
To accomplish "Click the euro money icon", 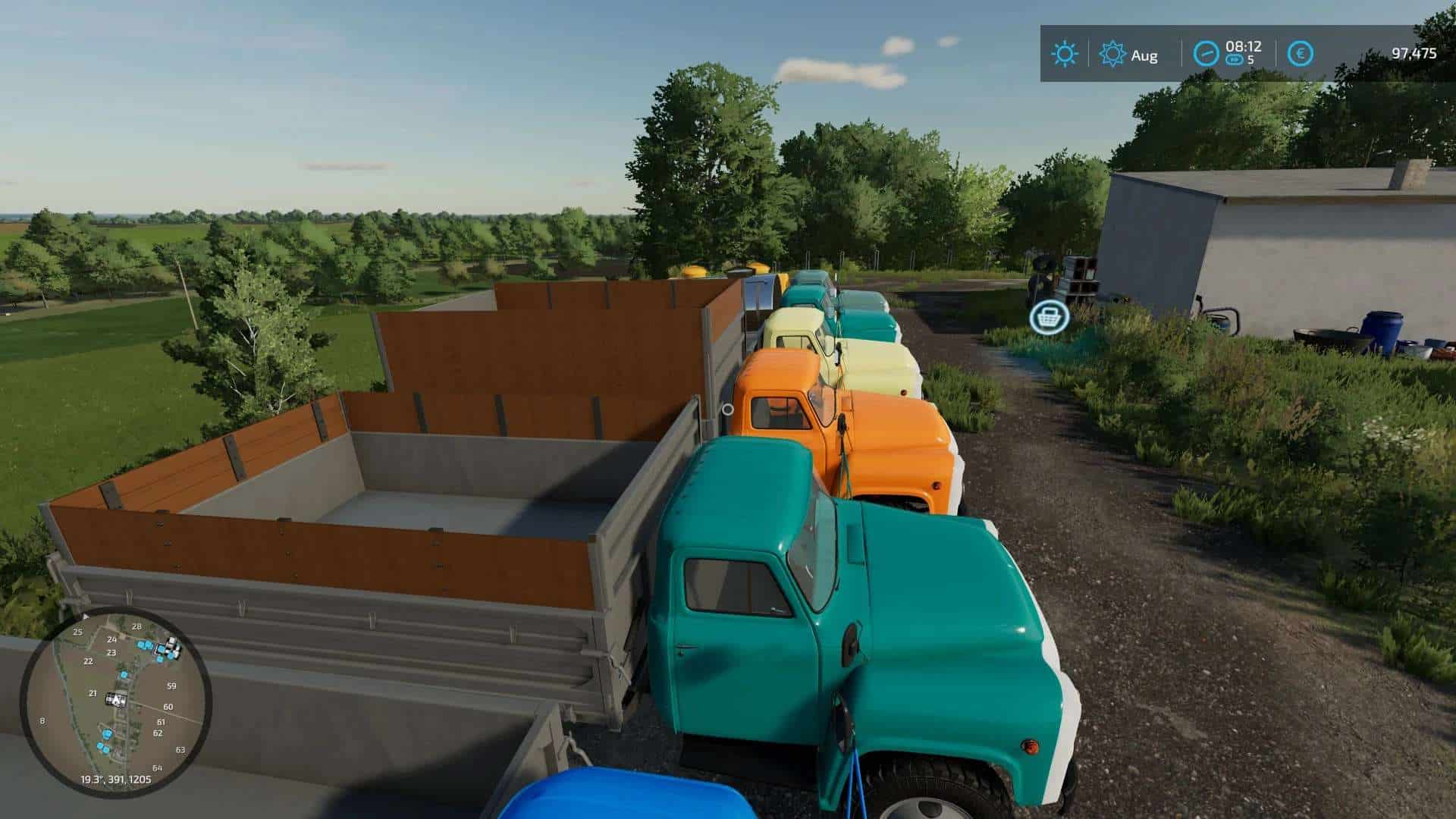I will click(x=1301, y=54).
